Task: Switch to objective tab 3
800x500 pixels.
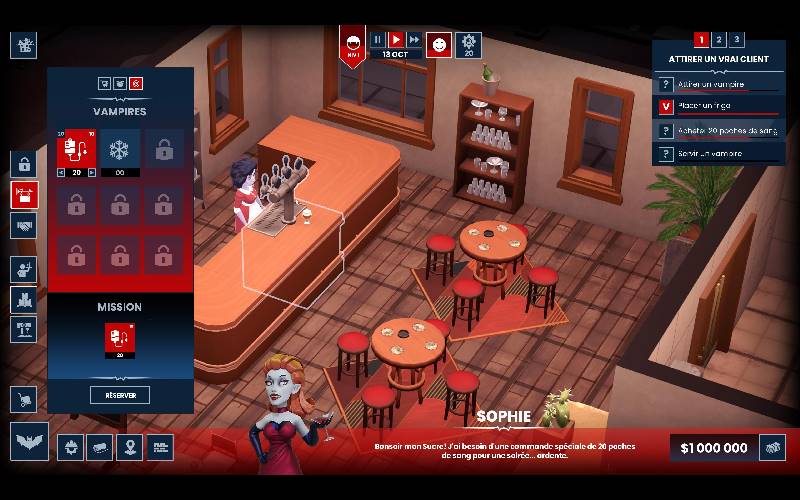Action: click(737, 40)
